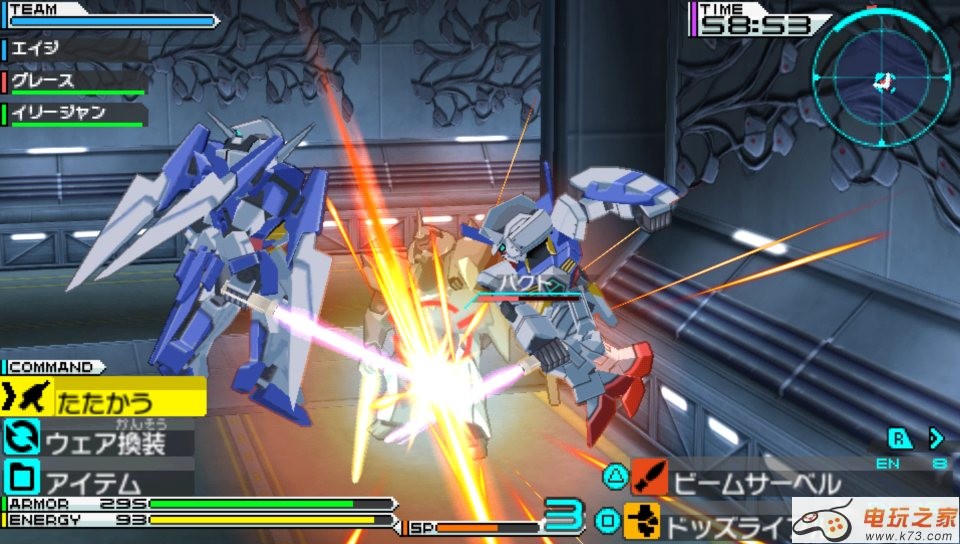Viewport: 960px width, 544px height.
Task: Choose the ウェア換装 command
Action: (x=105, y=440)
